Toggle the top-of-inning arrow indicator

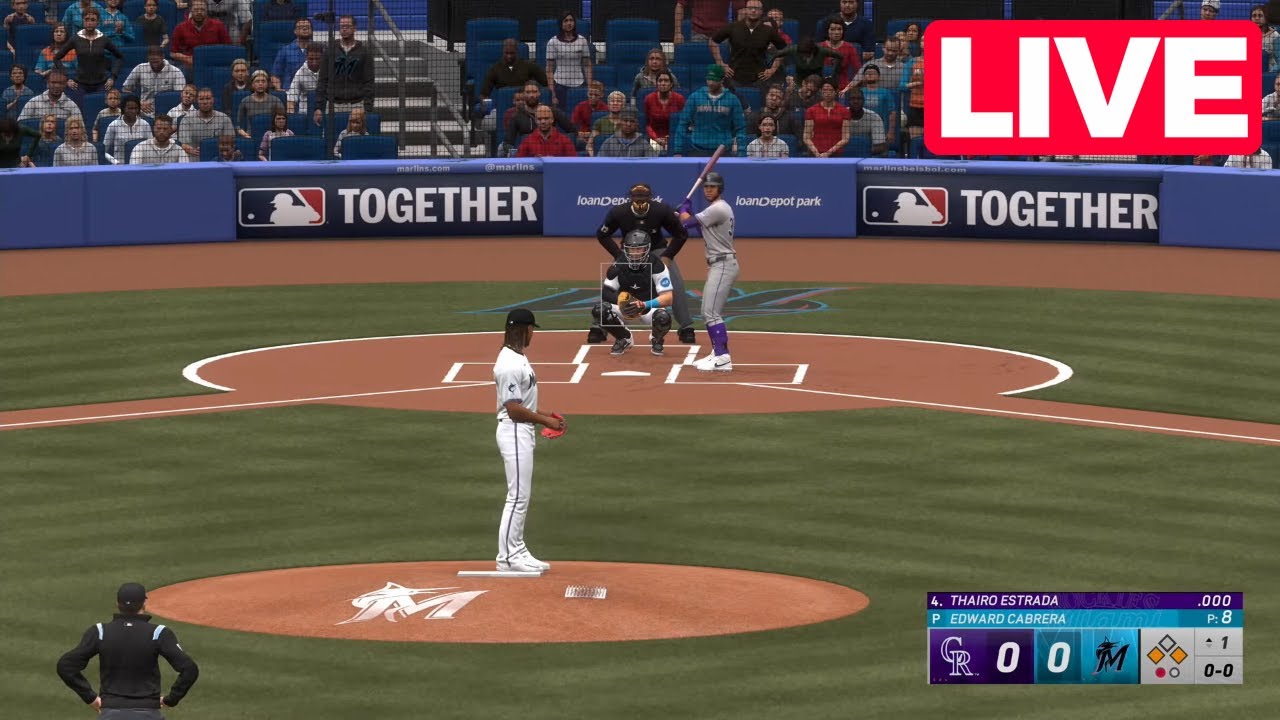[x=1207, y=641]
